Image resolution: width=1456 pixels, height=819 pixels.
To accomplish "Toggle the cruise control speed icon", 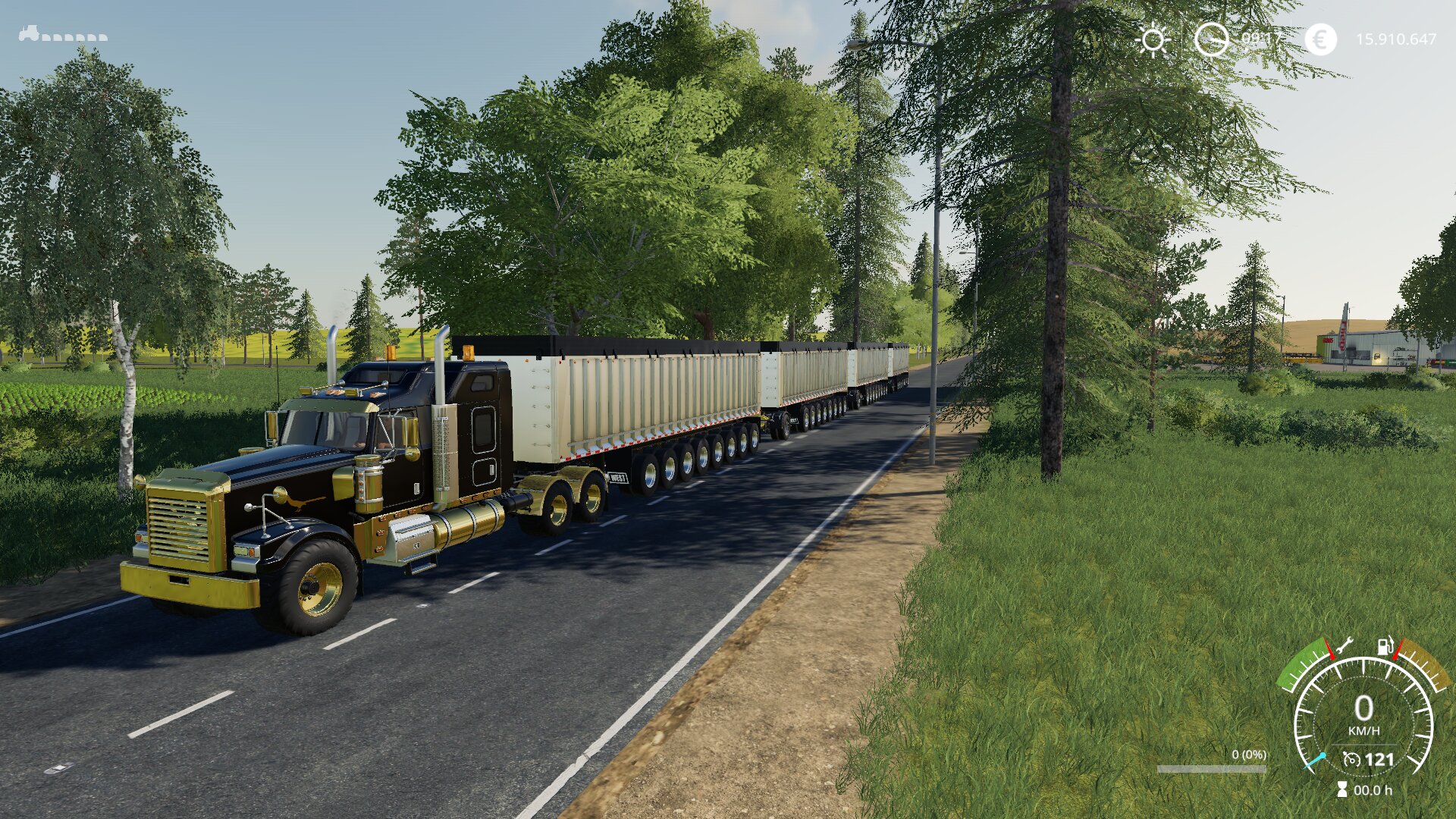I will pos(1351,759).
